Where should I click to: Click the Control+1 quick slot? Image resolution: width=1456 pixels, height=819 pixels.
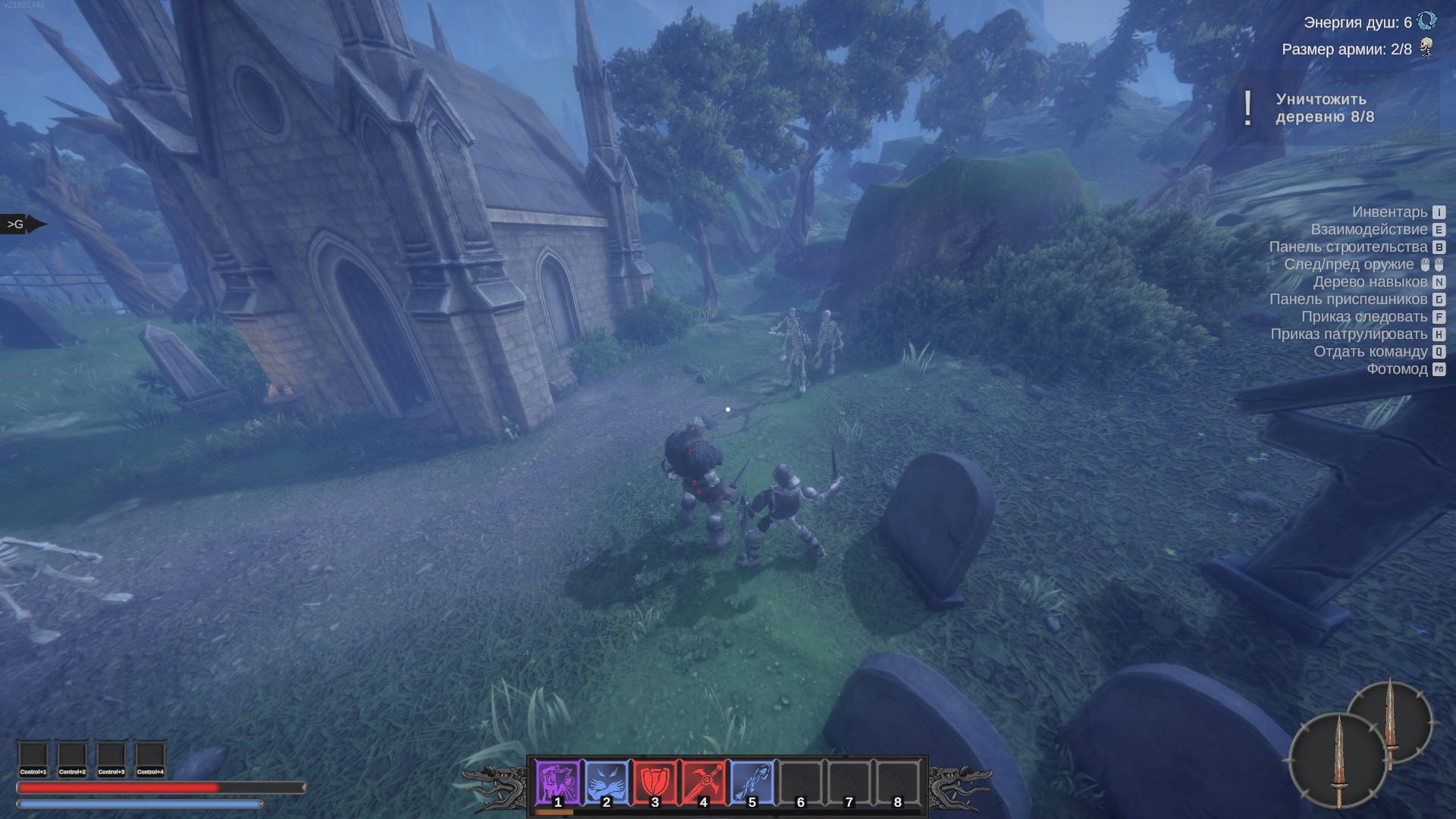[x=33, y=758]
